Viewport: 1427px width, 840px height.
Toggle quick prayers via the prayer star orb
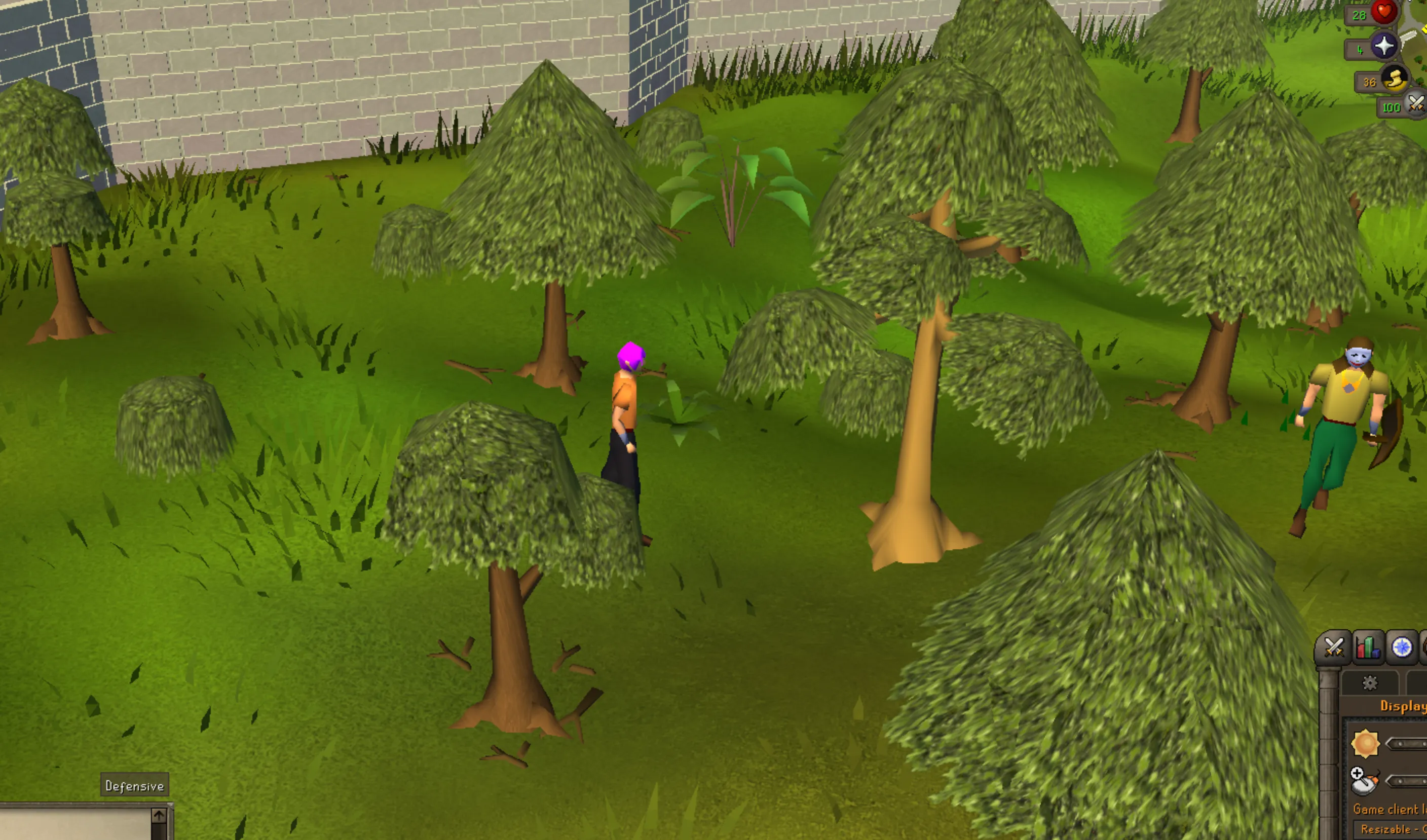click(x=1384, y=45)
